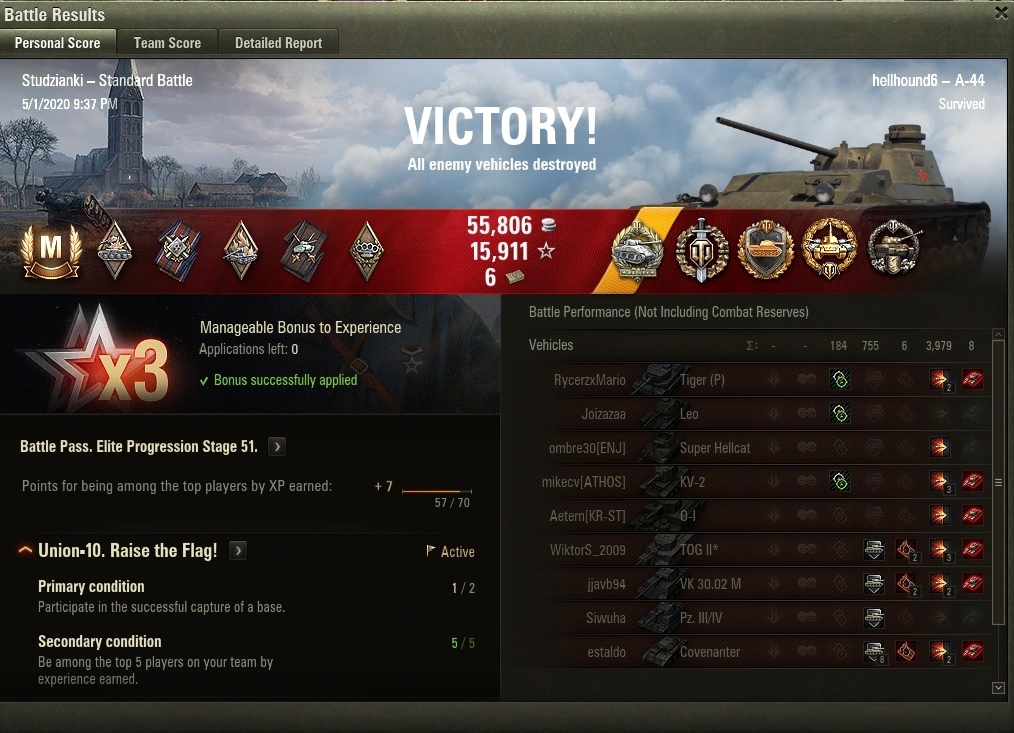The width and height of the screenshot is (1014, 733).
Task: Switch to the Team Score tab
Action: tap(167, 43)
